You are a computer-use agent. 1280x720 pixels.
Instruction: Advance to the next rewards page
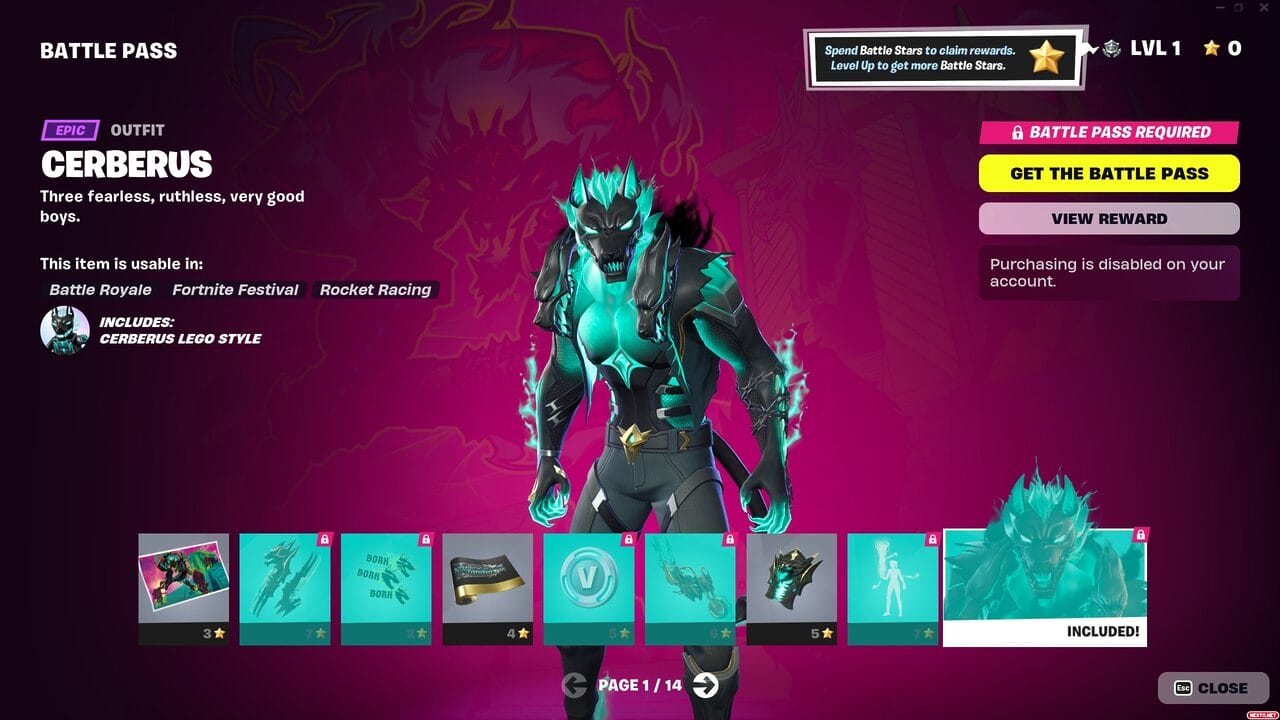(706, 686)
